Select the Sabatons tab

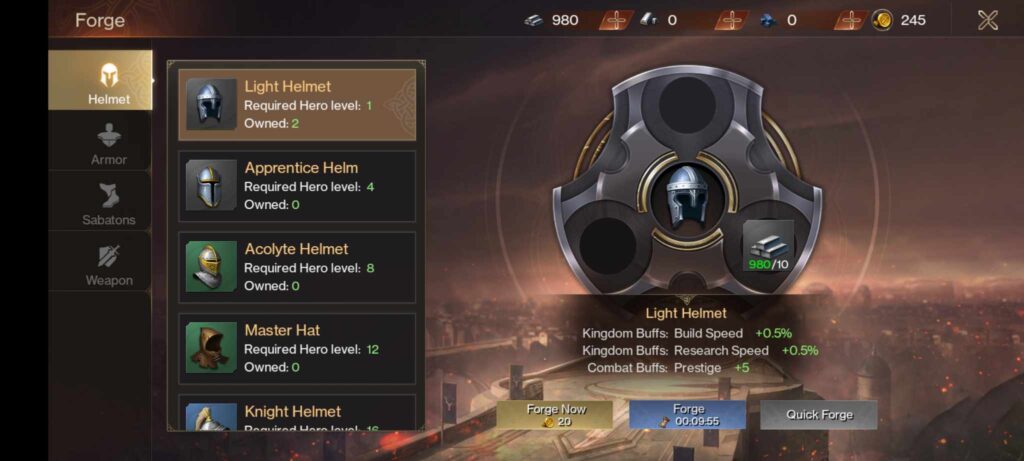click(x=108, y=204)
